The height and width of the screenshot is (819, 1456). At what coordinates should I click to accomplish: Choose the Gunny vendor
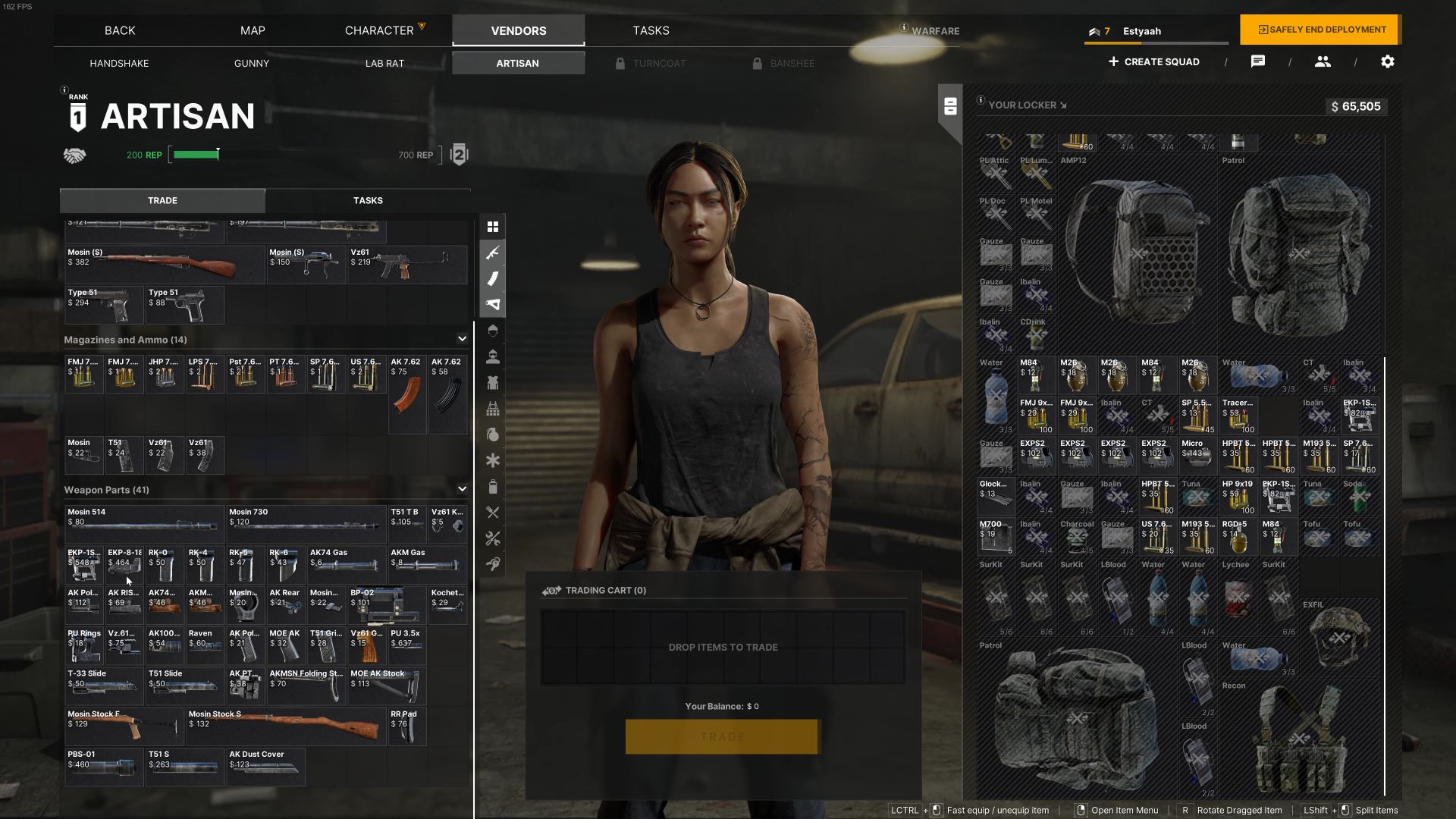click(x=252, y=63)
